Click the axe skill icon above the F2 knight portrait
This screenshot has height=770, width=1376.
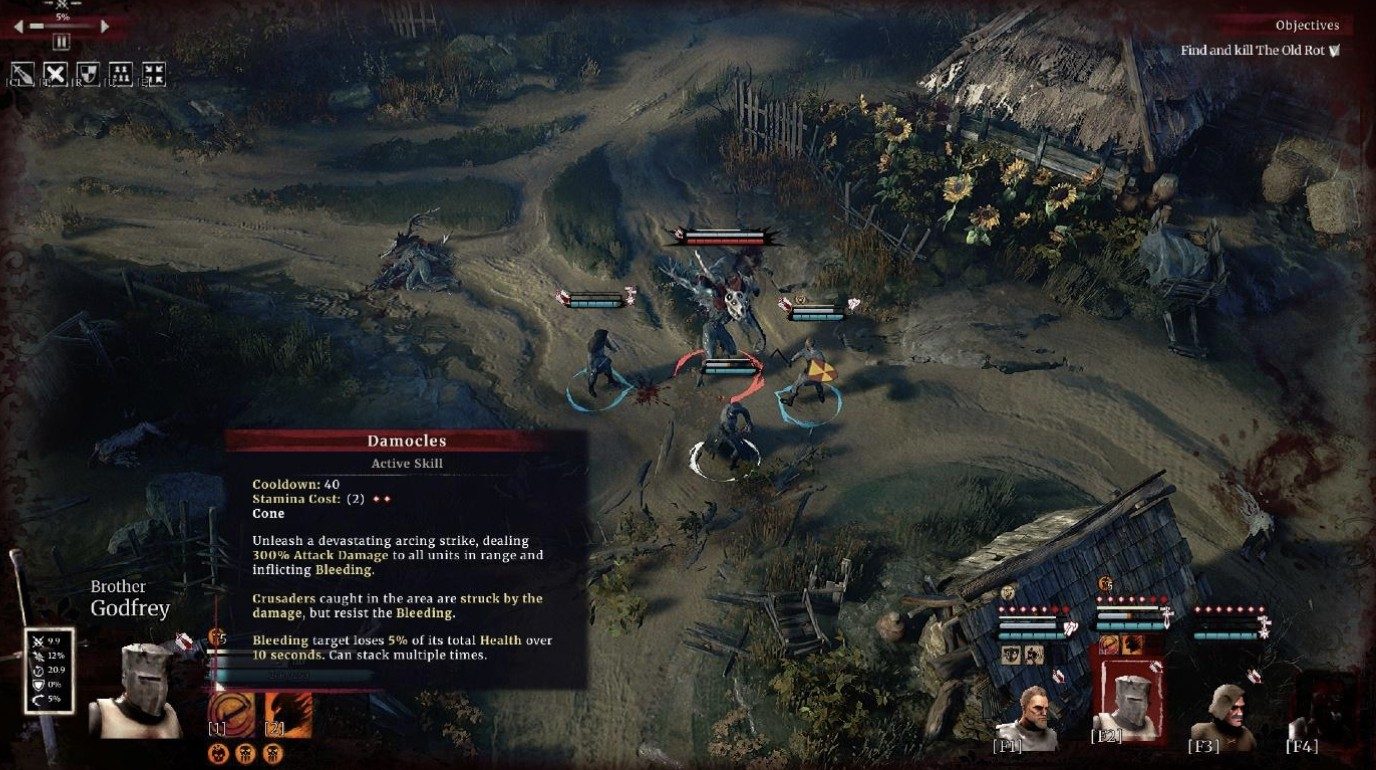click(1130, 646)
